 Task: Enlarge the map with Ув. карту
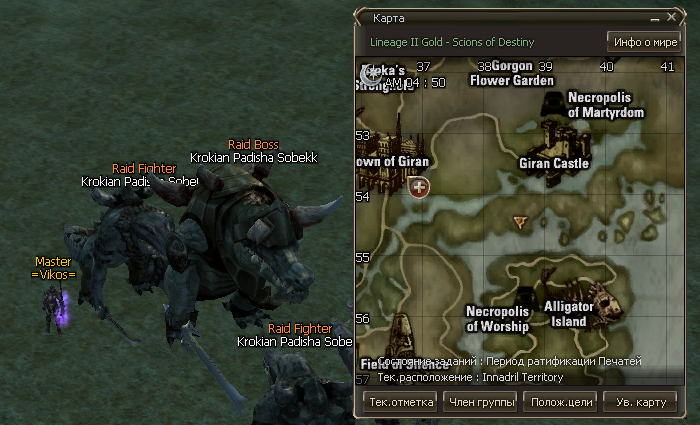638,402
